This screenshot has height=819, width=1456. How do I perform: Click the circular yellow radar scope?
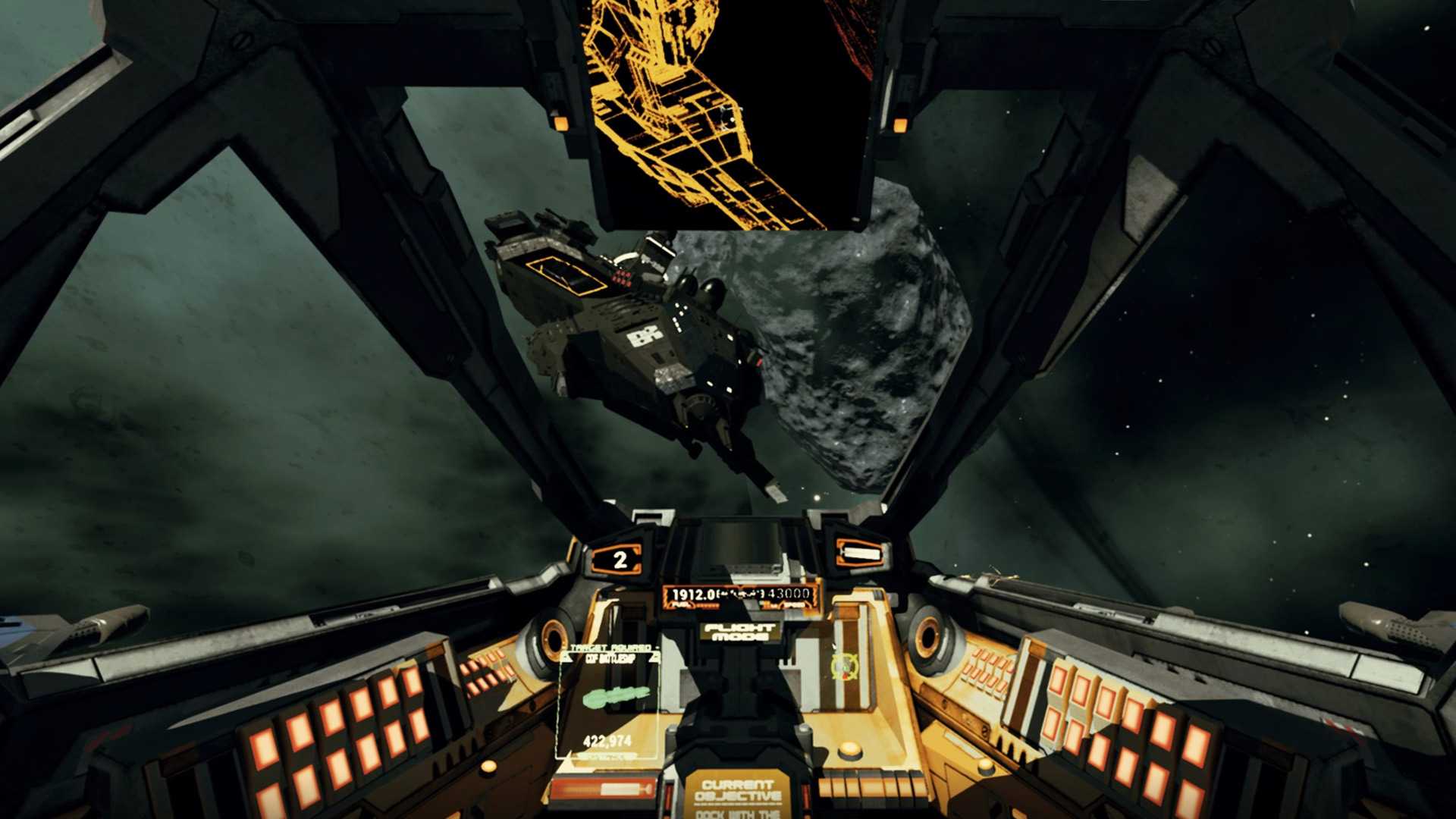click(843, 666)
